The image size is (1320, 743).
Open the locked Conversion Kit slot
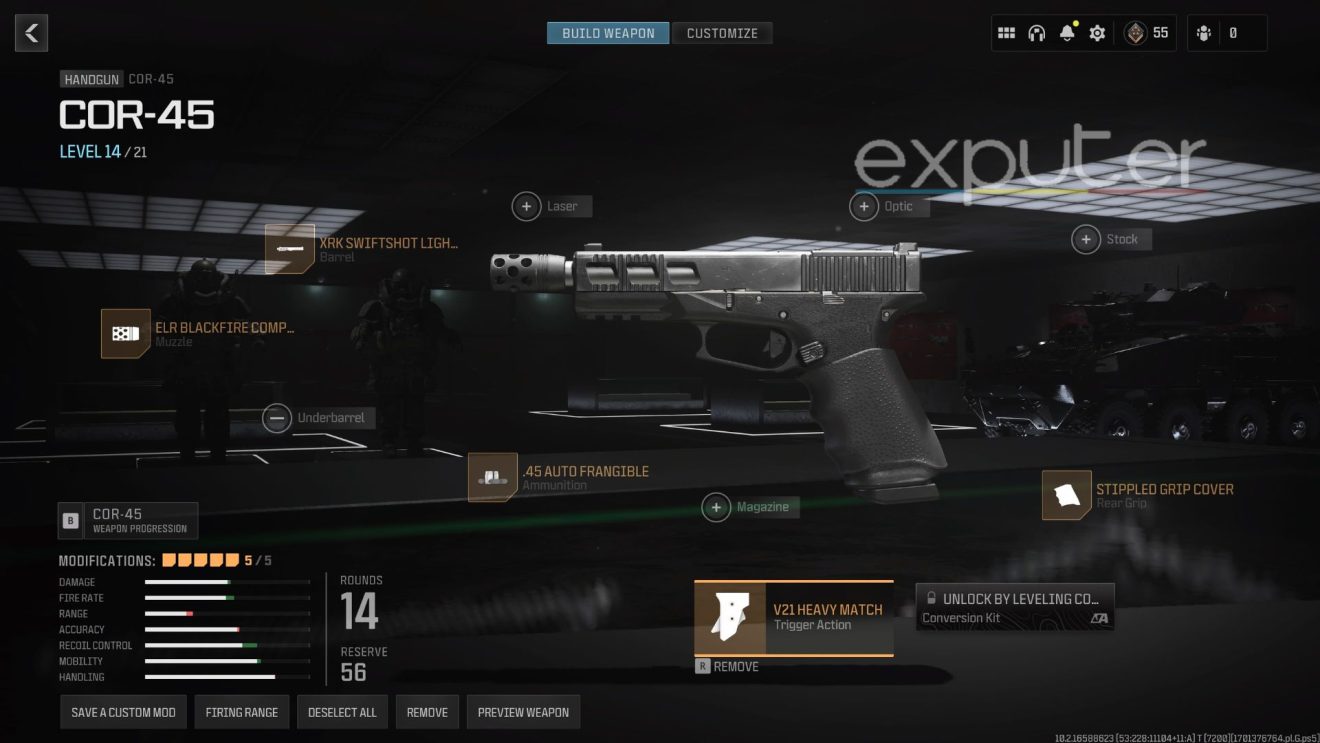click(x=1015, y=606)
